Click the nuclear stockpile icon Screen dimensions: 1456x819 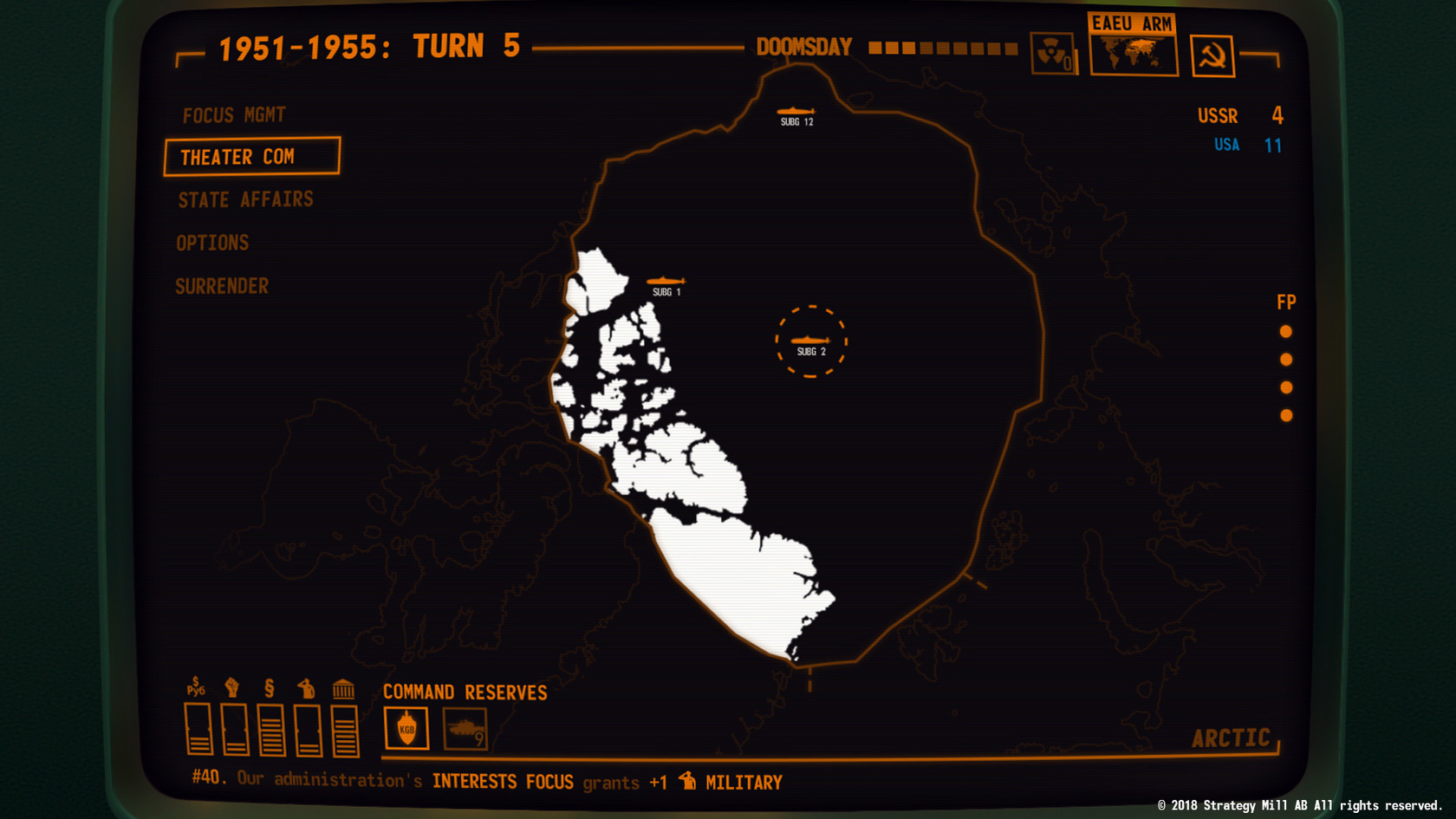click(x=1053, y=54)
